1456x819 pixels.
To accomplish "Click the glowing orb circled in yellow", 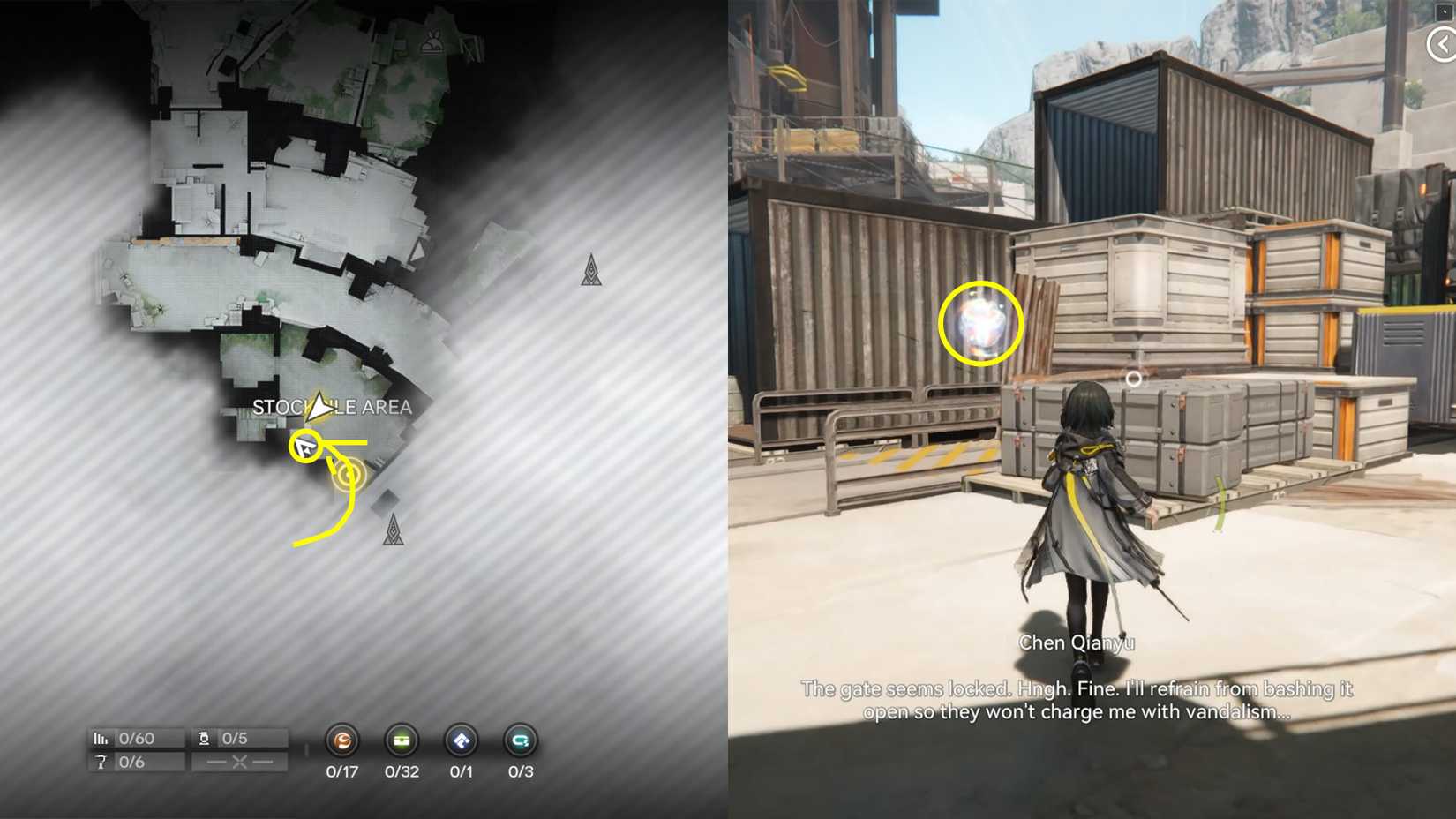I will [979, 325].
